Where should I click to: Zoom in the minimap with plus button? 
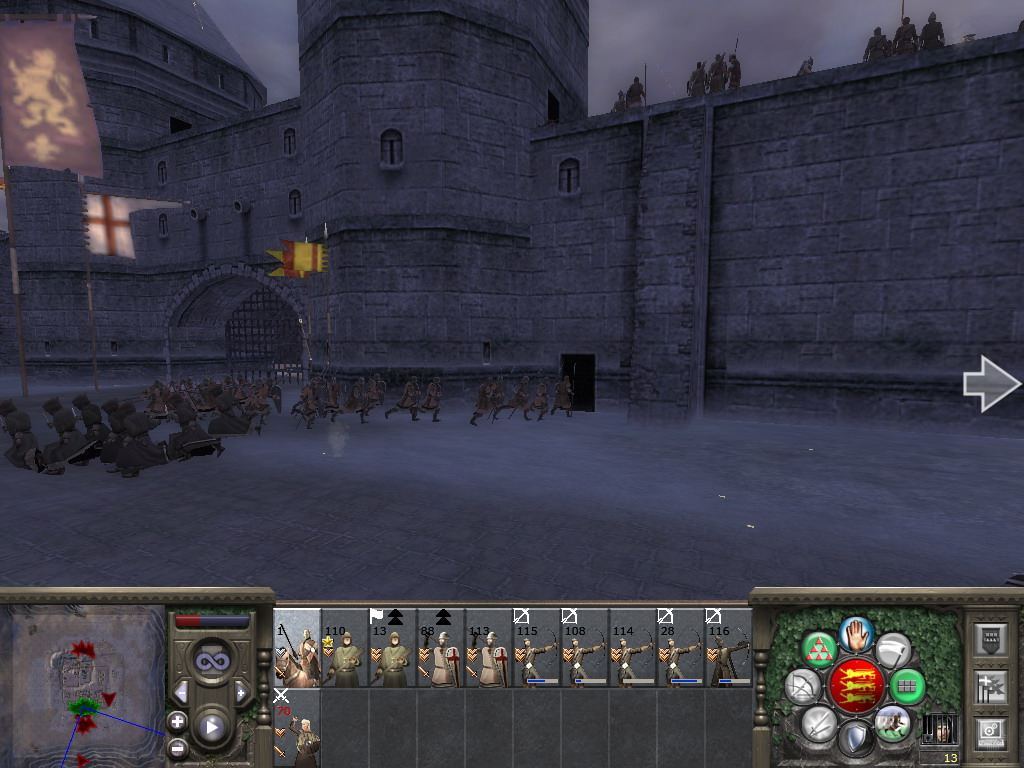click(177, 720)
